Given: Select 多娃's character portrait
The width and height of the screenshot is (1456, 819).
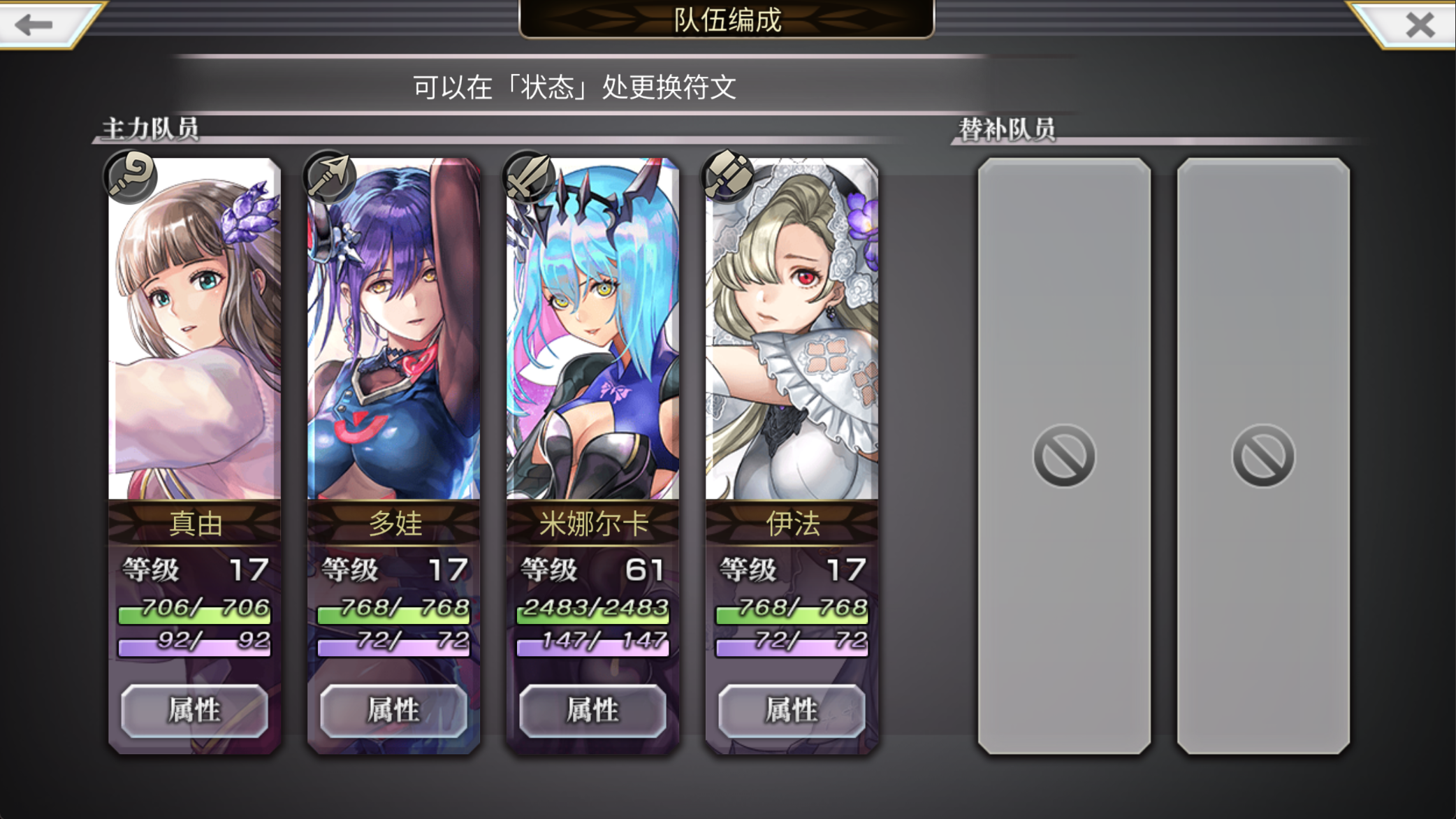Looking at the screenshot, I should pos(391,328).
